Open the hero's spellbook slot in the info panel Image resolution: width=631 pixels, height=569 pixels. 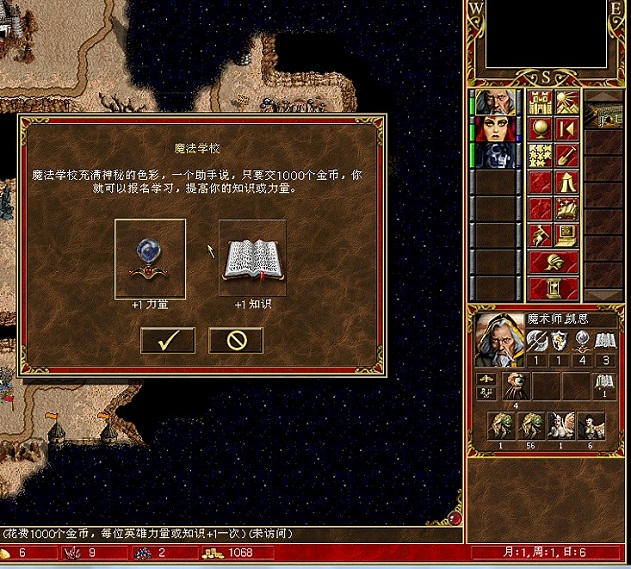tap(605, 381)
